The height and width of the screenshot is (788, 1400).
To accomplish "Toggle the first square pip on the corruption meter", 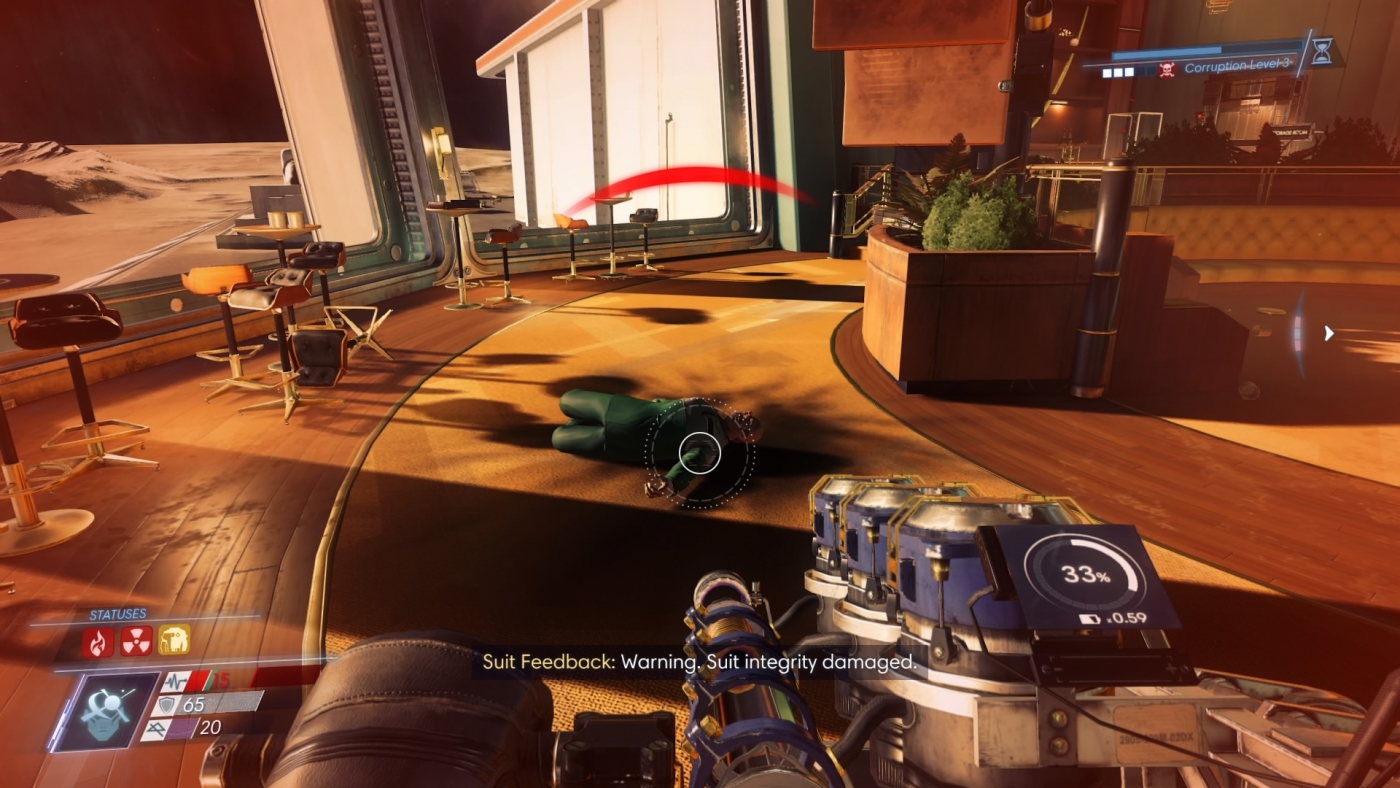I will pos(1107,71).
